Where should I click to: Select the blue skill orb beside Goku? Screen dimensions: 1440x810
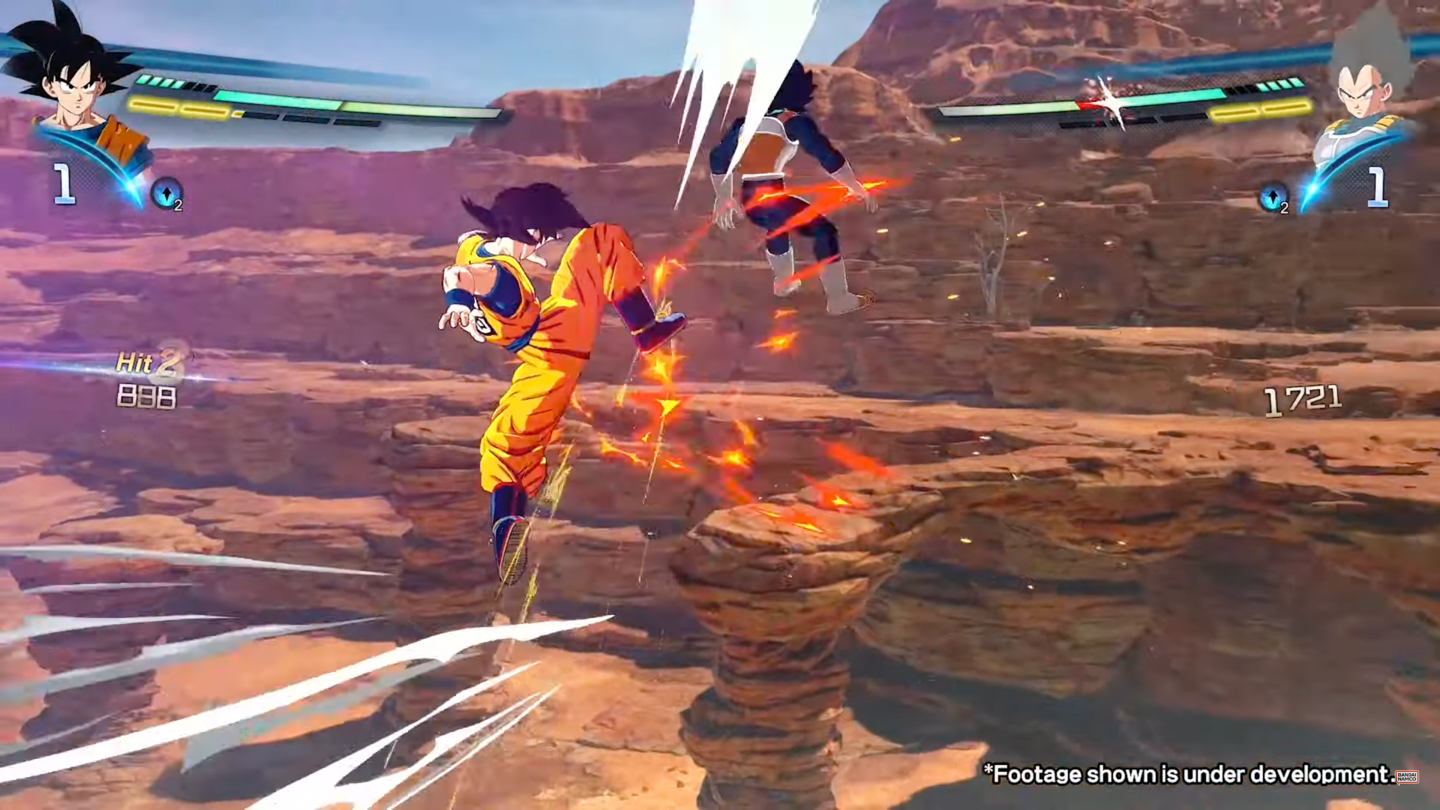[x=166, y=193]
